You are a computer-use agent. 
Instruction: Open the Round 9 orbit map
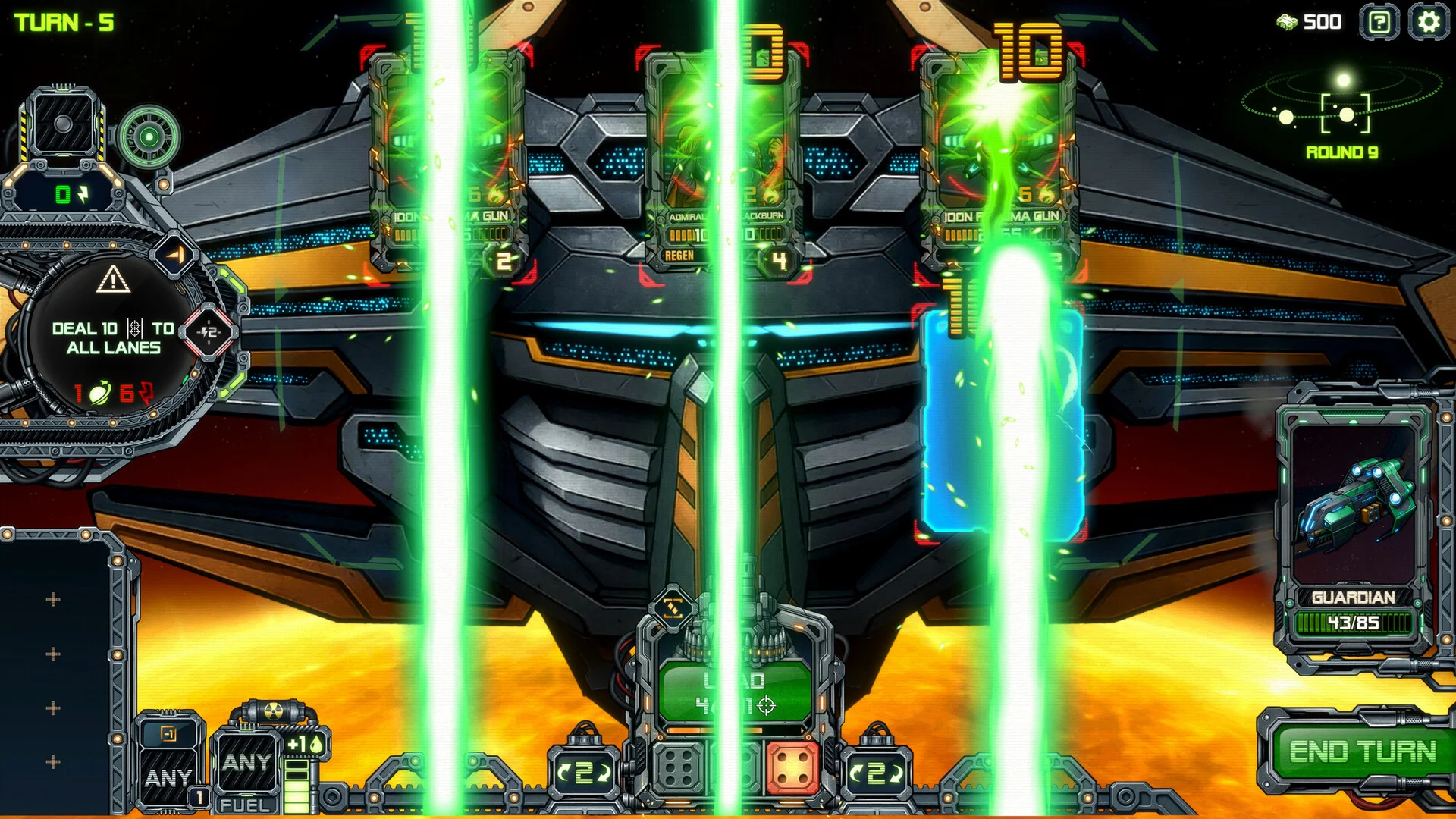(x=1343, y=115)
